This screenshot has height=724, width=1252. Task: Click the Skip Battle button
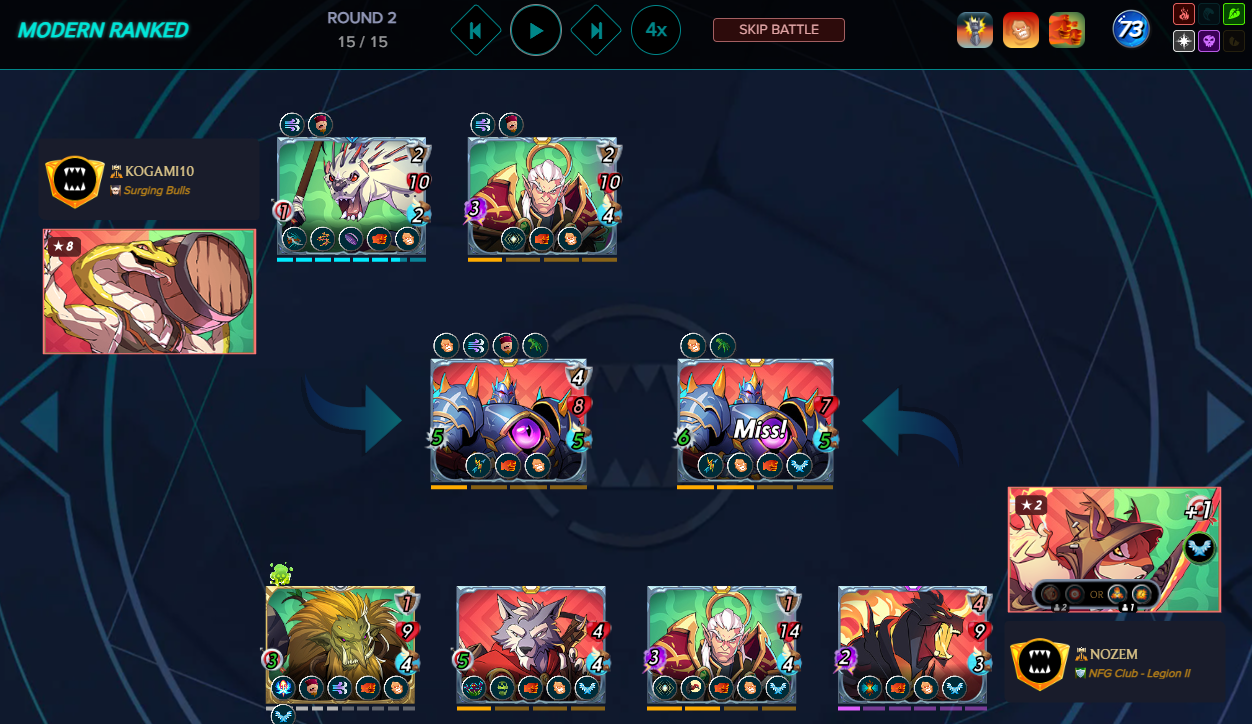point(779,30)
